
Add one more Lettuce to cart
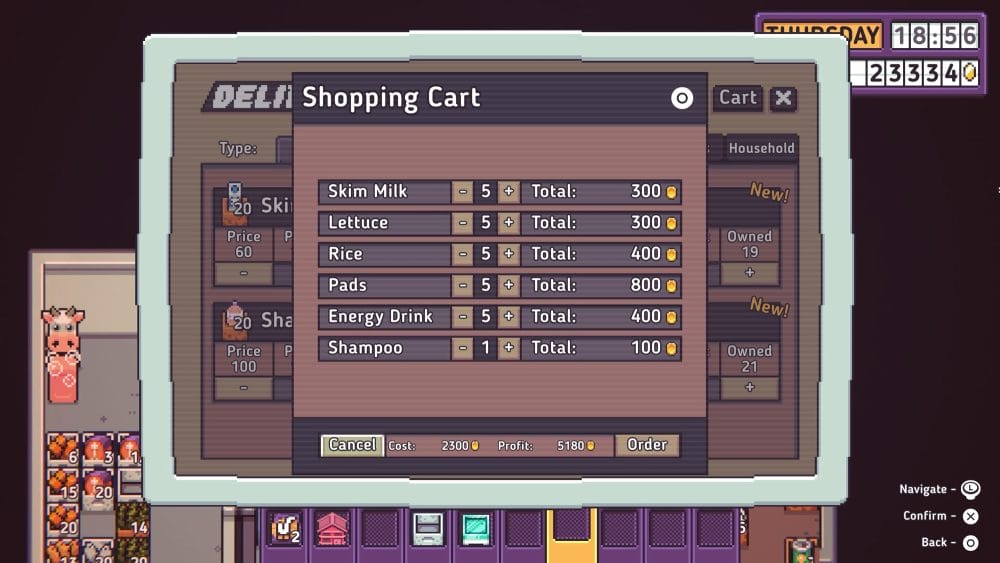(509, 223)
